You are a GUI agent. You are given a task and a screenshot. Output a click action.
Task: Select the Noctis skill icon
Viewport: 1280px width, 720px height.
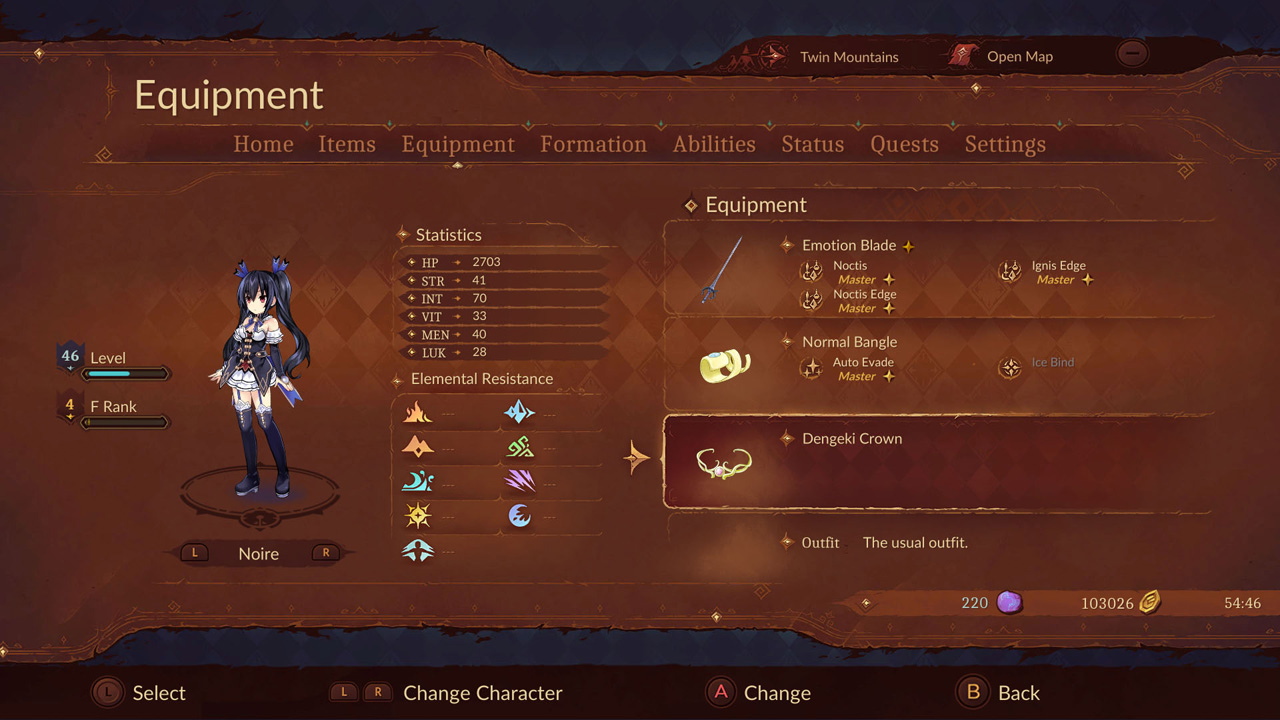[812, 272]
